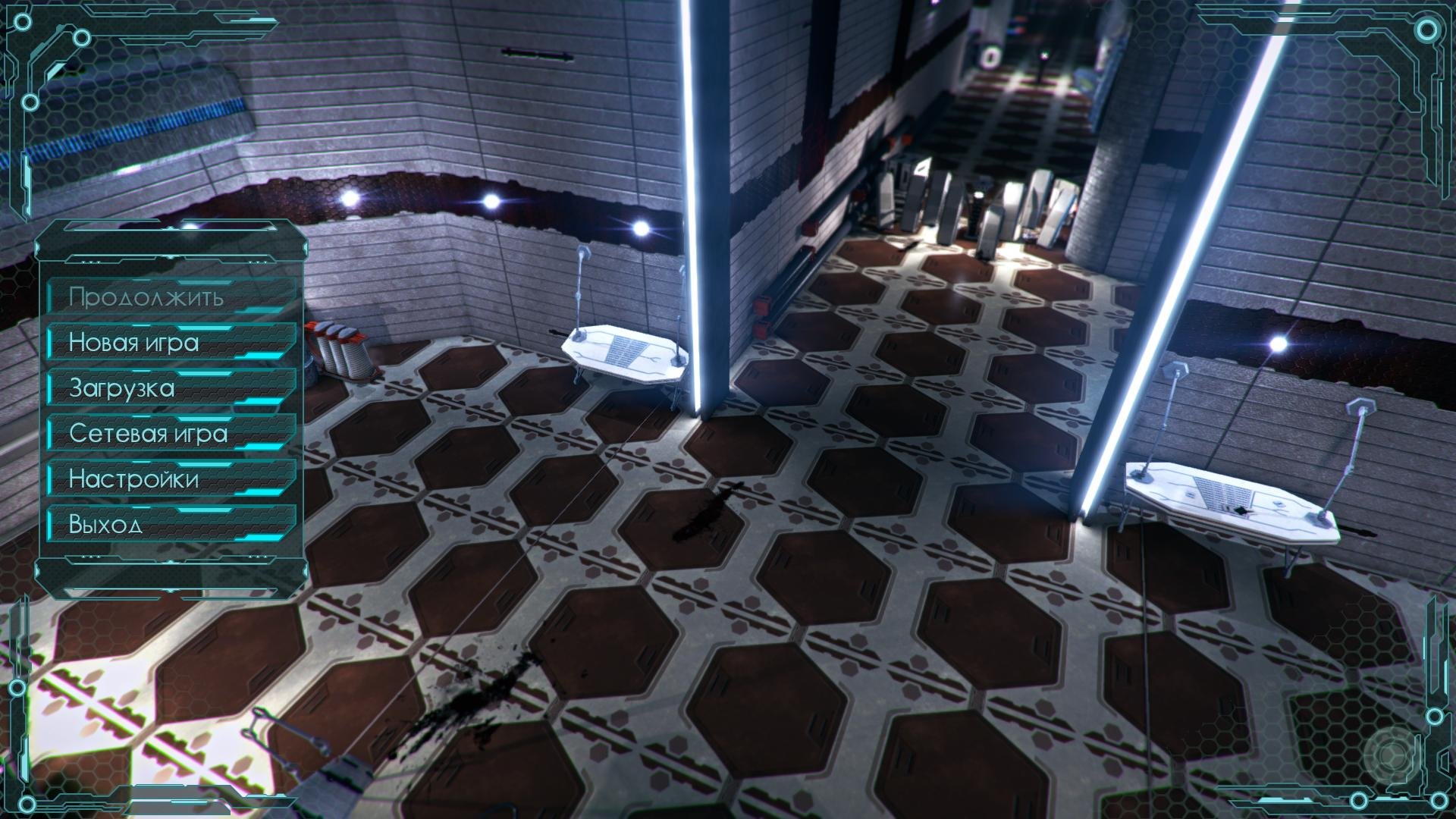Open the Загрузка load menu
Image resolution: width=1456 pixels, height=819 pixels.
(x=171, y=388)
